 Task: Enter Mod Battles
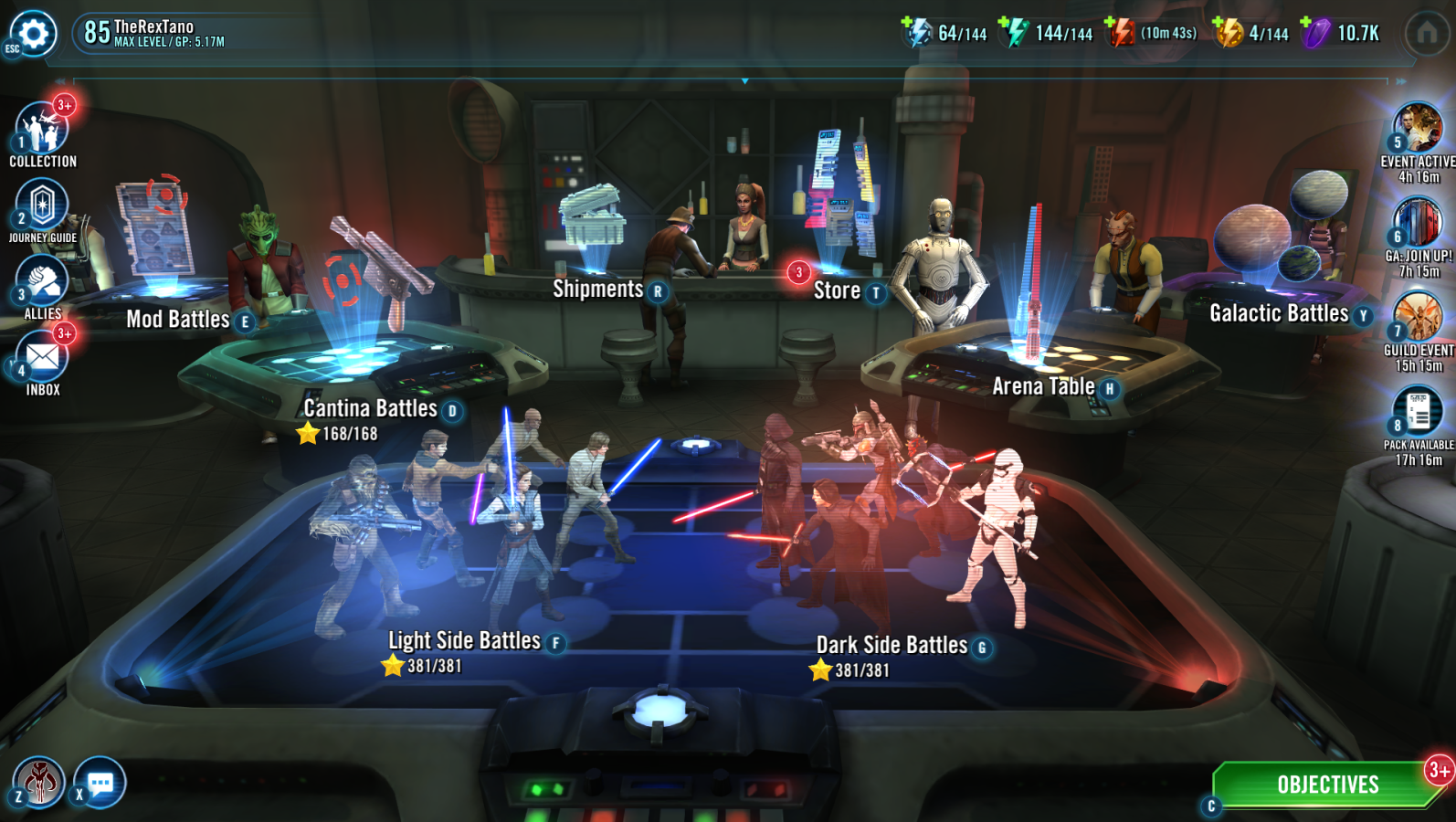click(178, 319)
